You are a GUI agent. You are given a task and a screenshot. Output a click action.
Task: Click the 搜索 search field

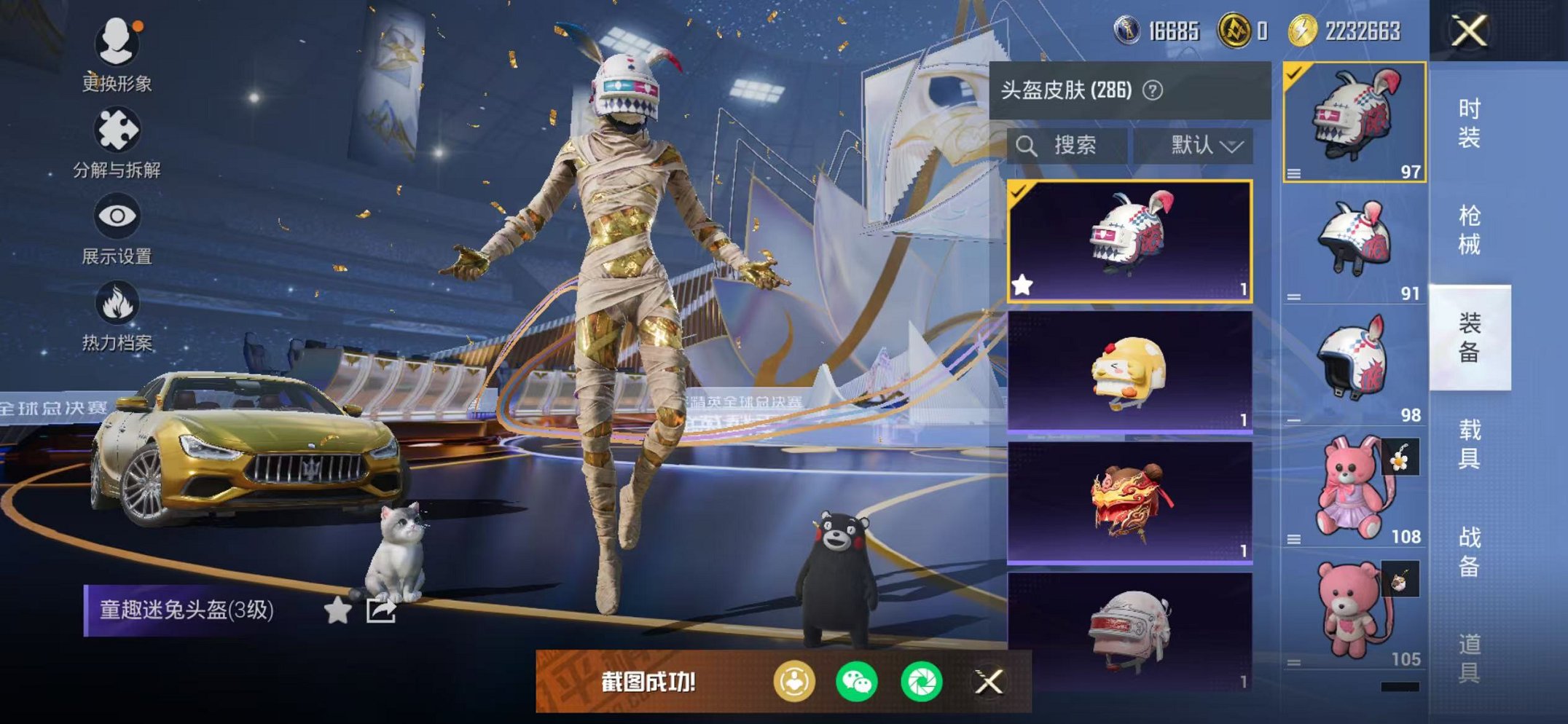coord(1068,146)
